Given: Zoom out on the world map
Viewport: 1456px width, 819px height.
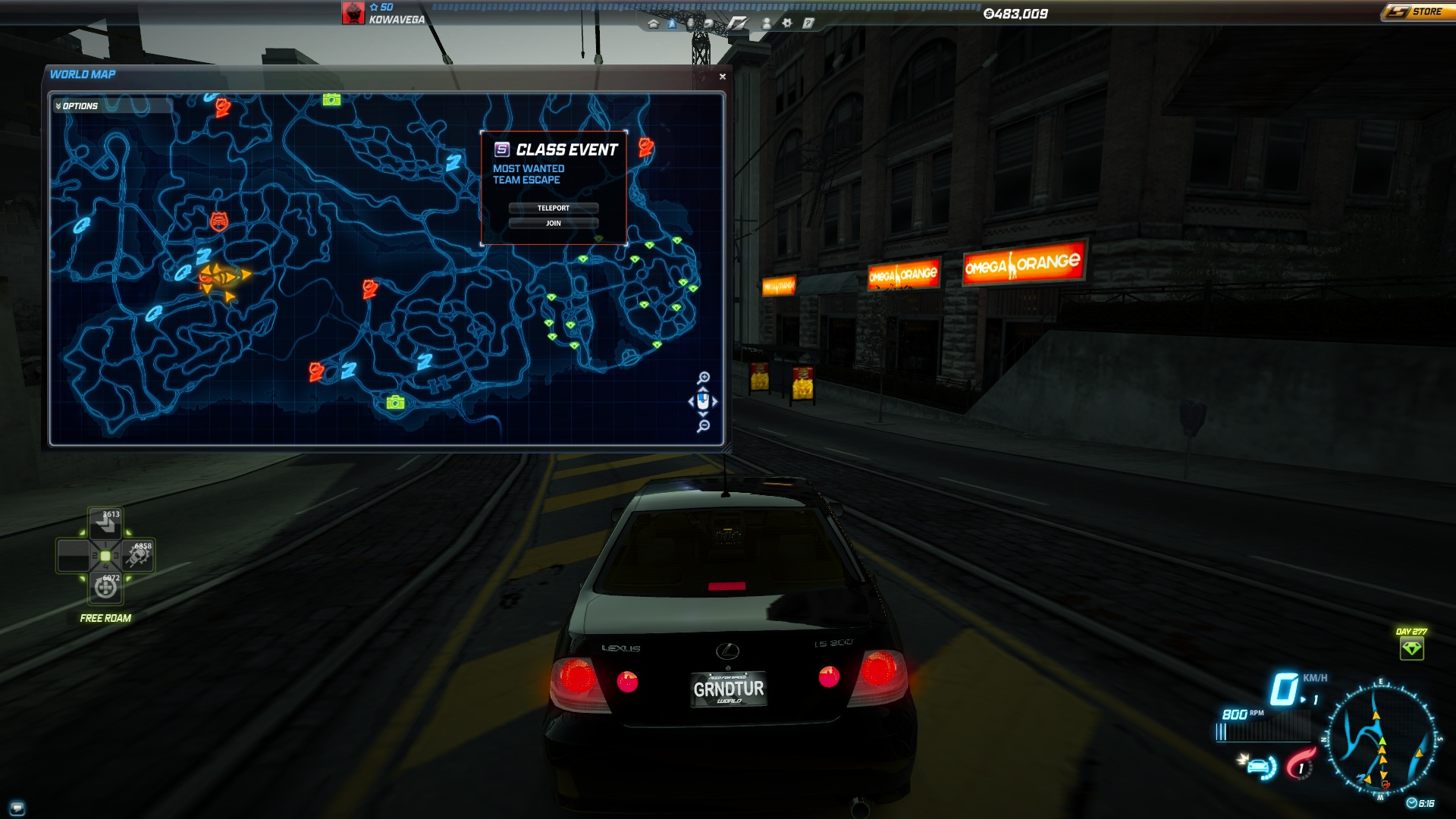Looking at the screenshot, I should coord(704,426).
